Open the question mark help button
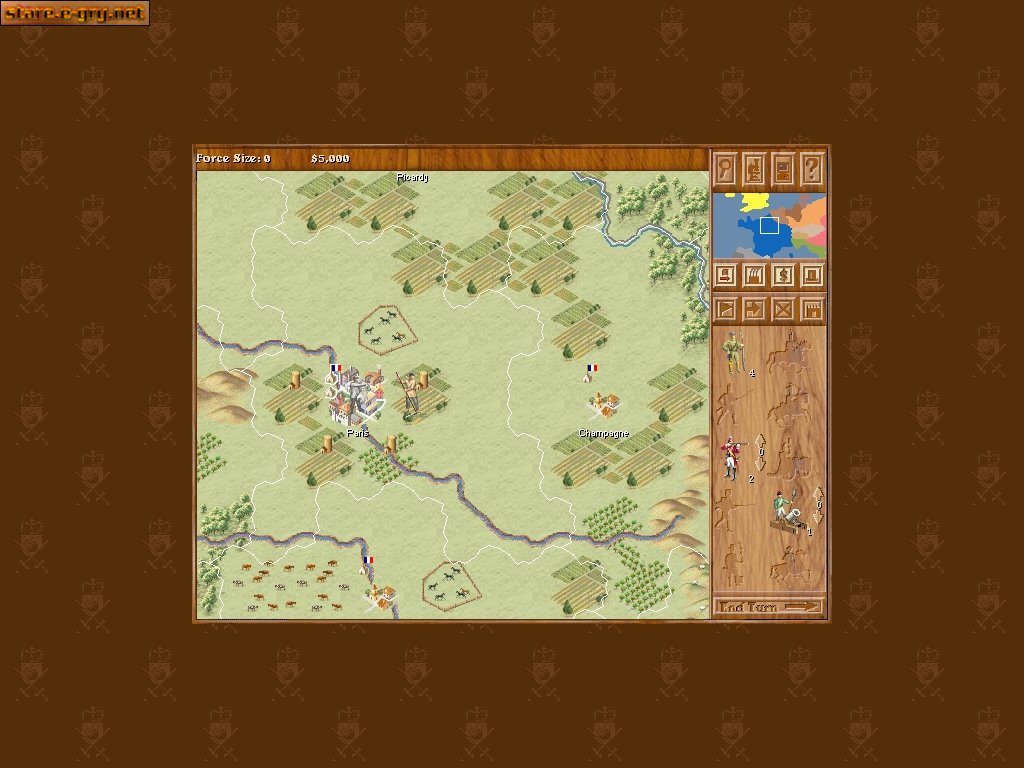Image resolution: width=1024 pixels, height=768 pixels. pyautogui.click(x=813, y=167)
